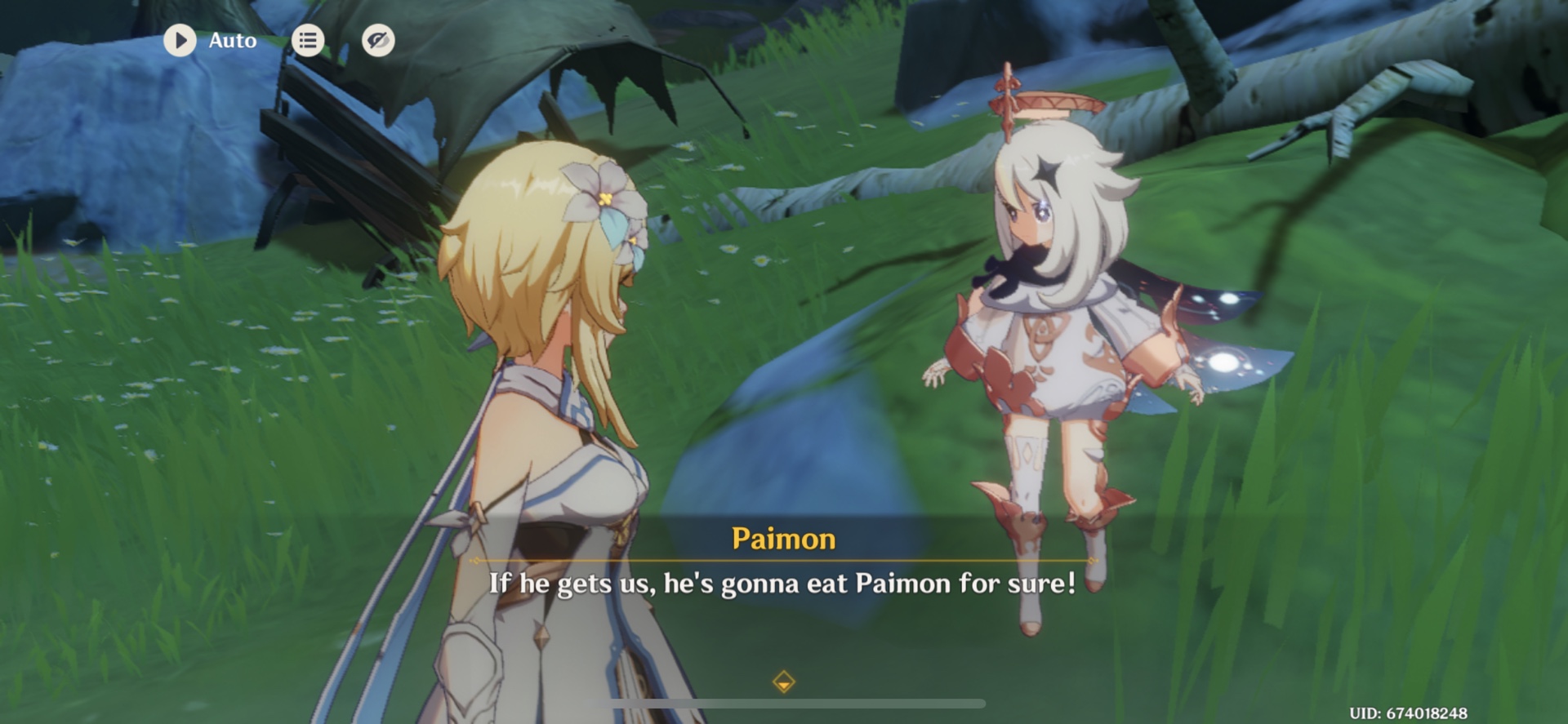This screenshot has width=1568, height=724.
Task: Hide the game UI using the crossed-eye icon
Action: [376, 40]
